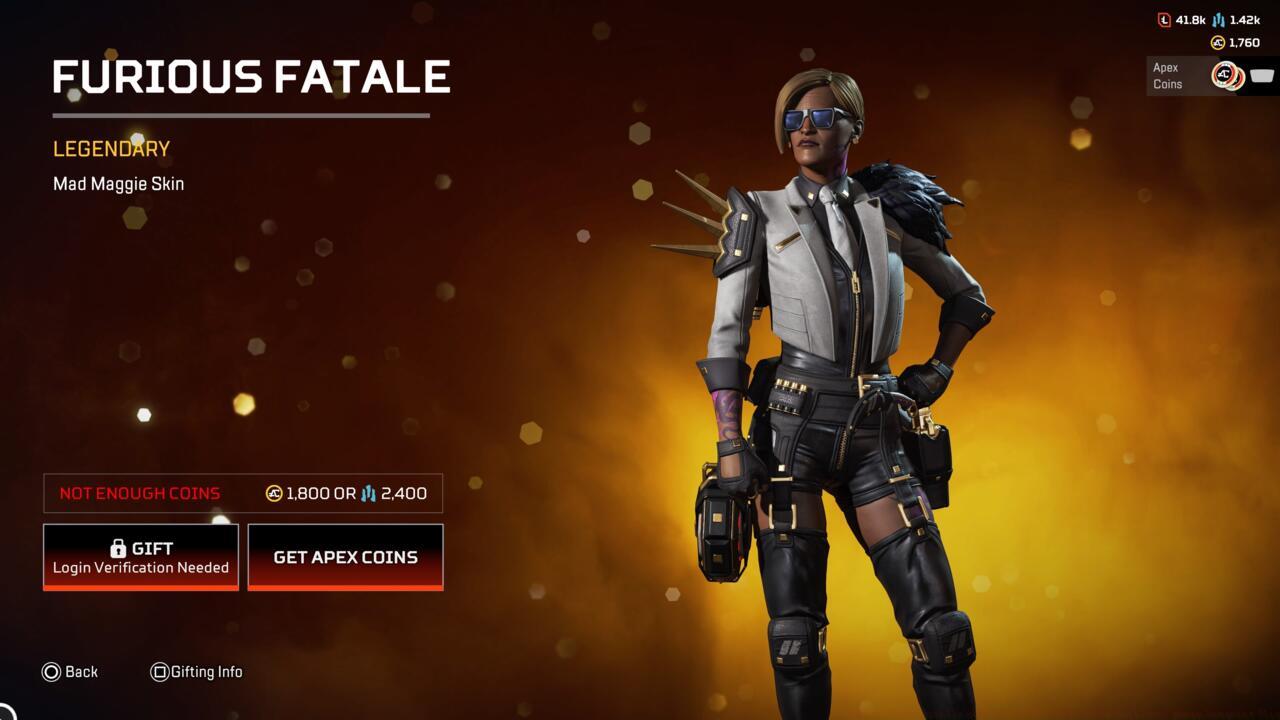Click the gold coin icon beside the 1,800 price
Viewport: 1280px width, 720px height.
[x=273, y=493]
